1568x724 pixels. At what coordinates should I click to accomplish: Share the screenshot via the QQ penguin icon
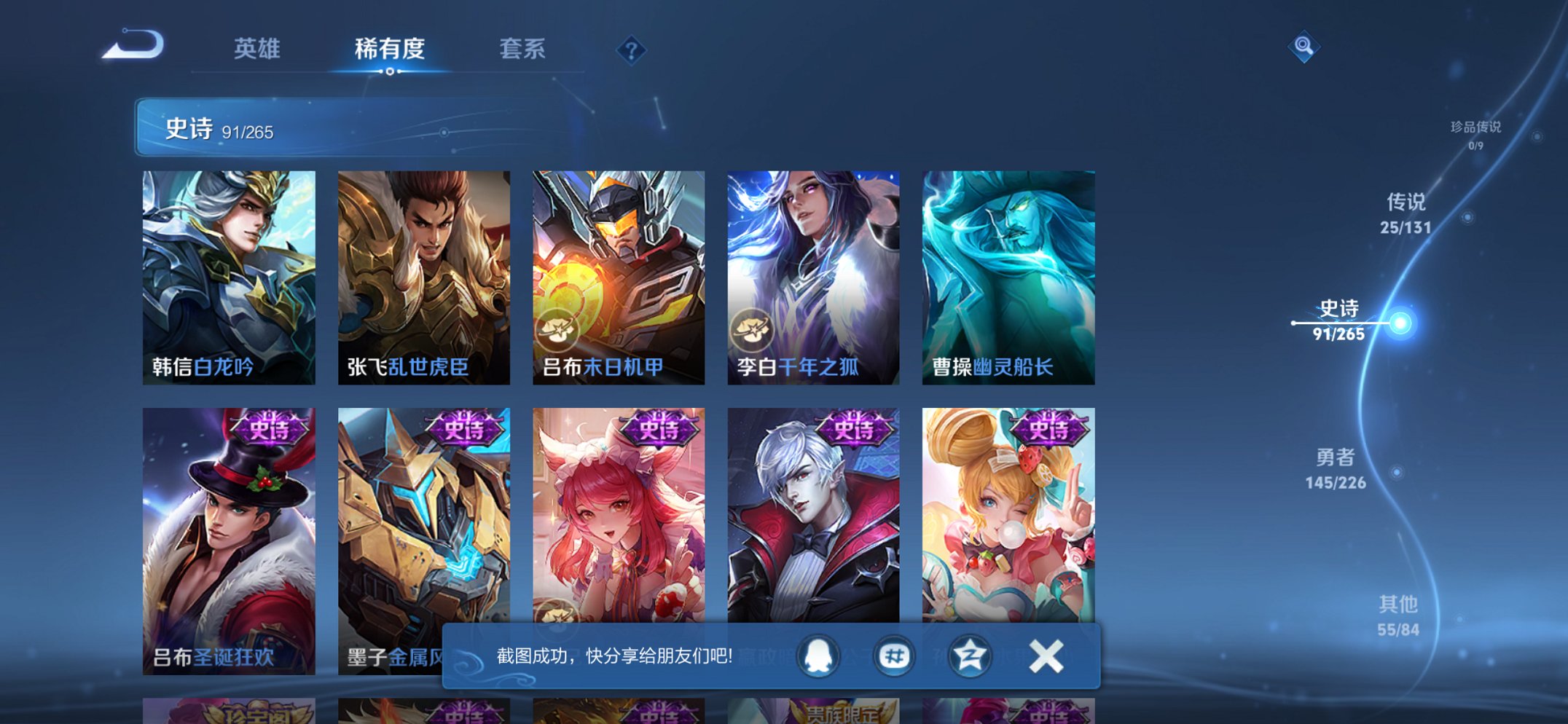click(x=816, y=656)
